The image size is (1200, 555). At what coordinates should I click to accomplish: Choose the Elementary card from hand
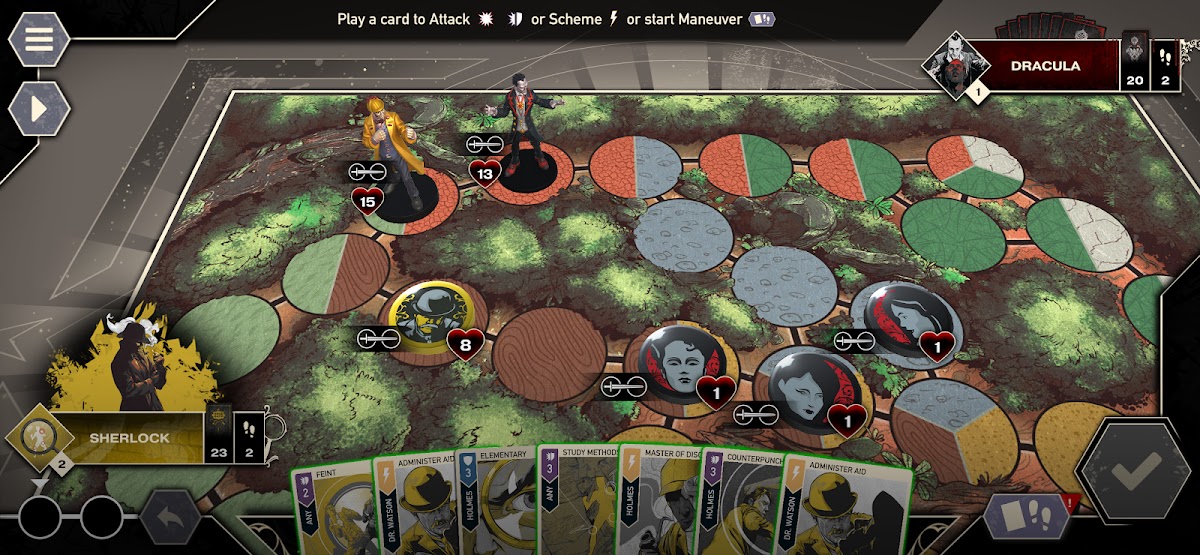point(496,505)
